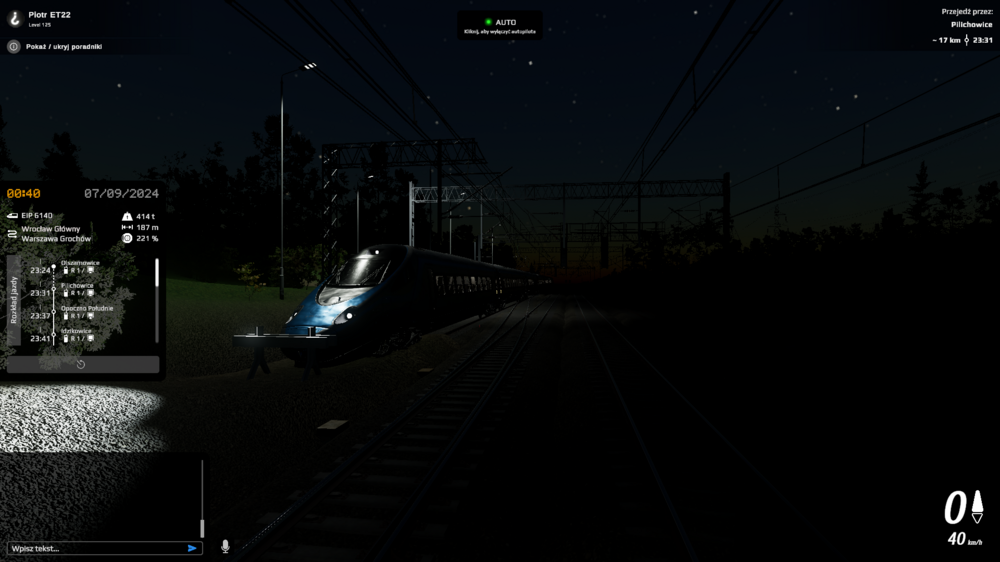Click the timetable panel scrollbar

tap(157, 274)
